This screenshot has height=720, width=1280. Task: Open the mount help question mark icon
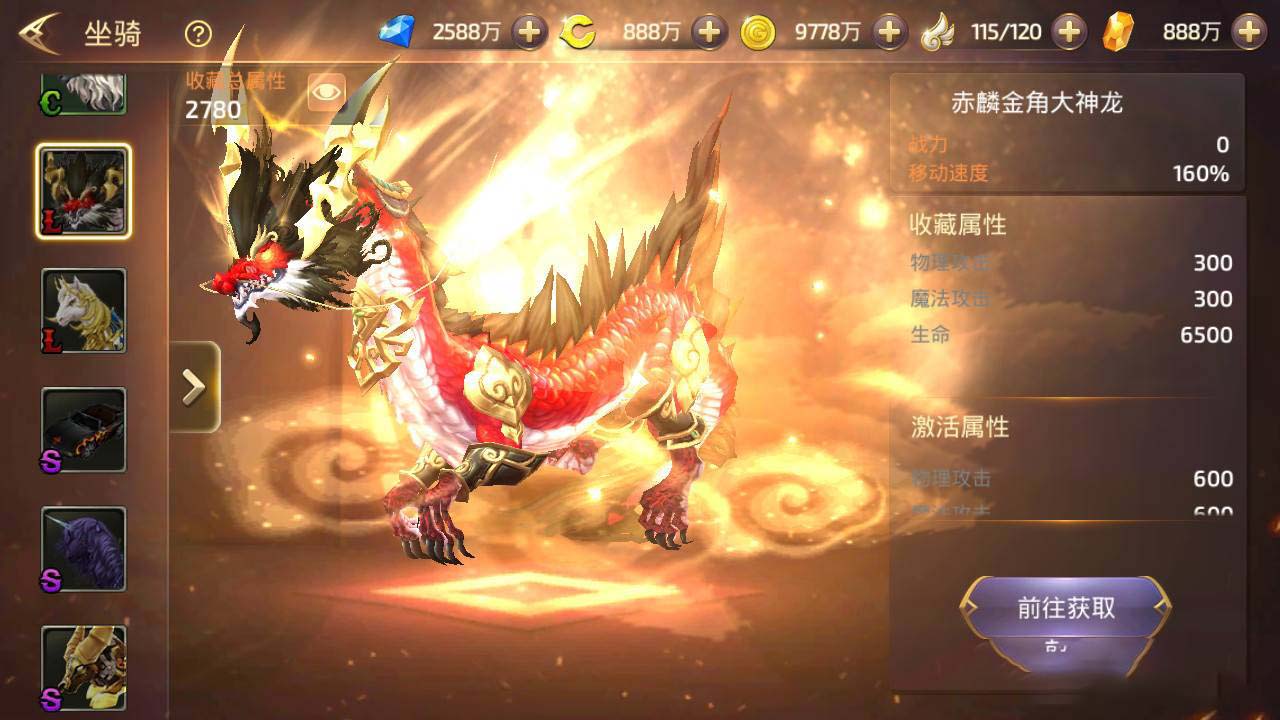tap(196, 31)
